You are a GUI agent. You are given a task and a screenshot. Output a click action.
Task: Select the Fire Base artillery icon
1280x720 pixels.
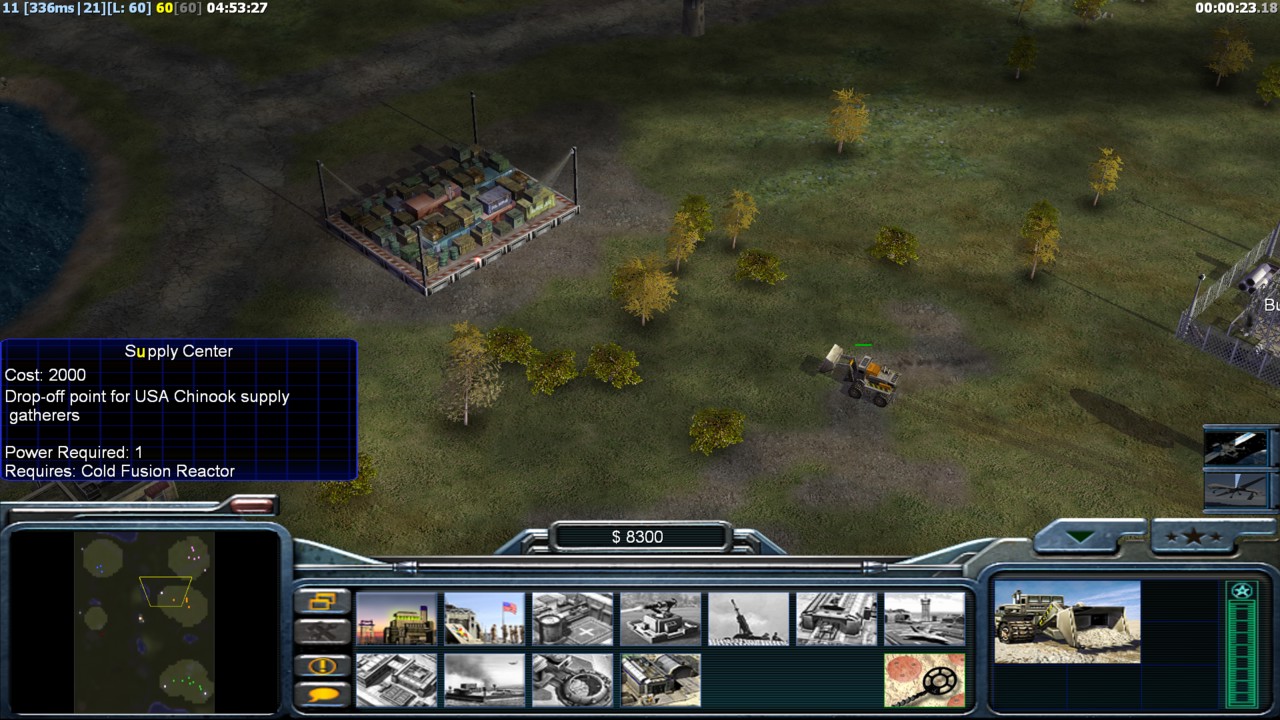click(x=748, y=619)
